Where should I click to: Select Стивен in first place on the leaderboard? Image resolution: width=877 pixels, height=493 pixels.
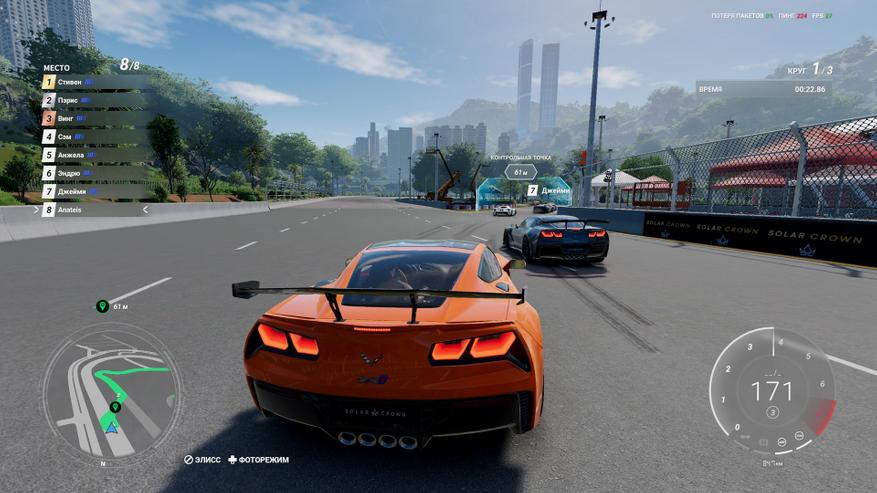90,82
